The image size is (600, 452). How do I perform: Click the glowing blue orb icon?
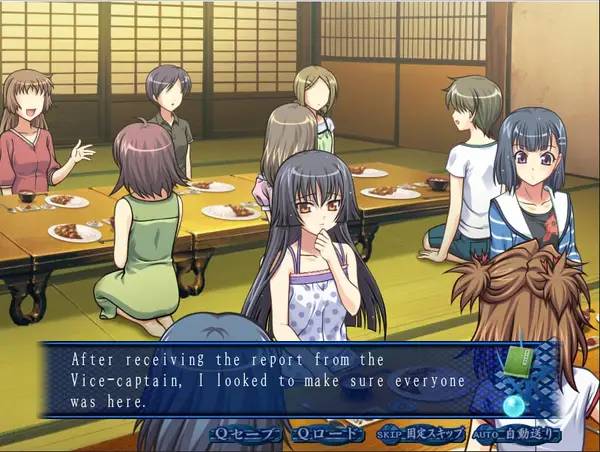(516, 405)
